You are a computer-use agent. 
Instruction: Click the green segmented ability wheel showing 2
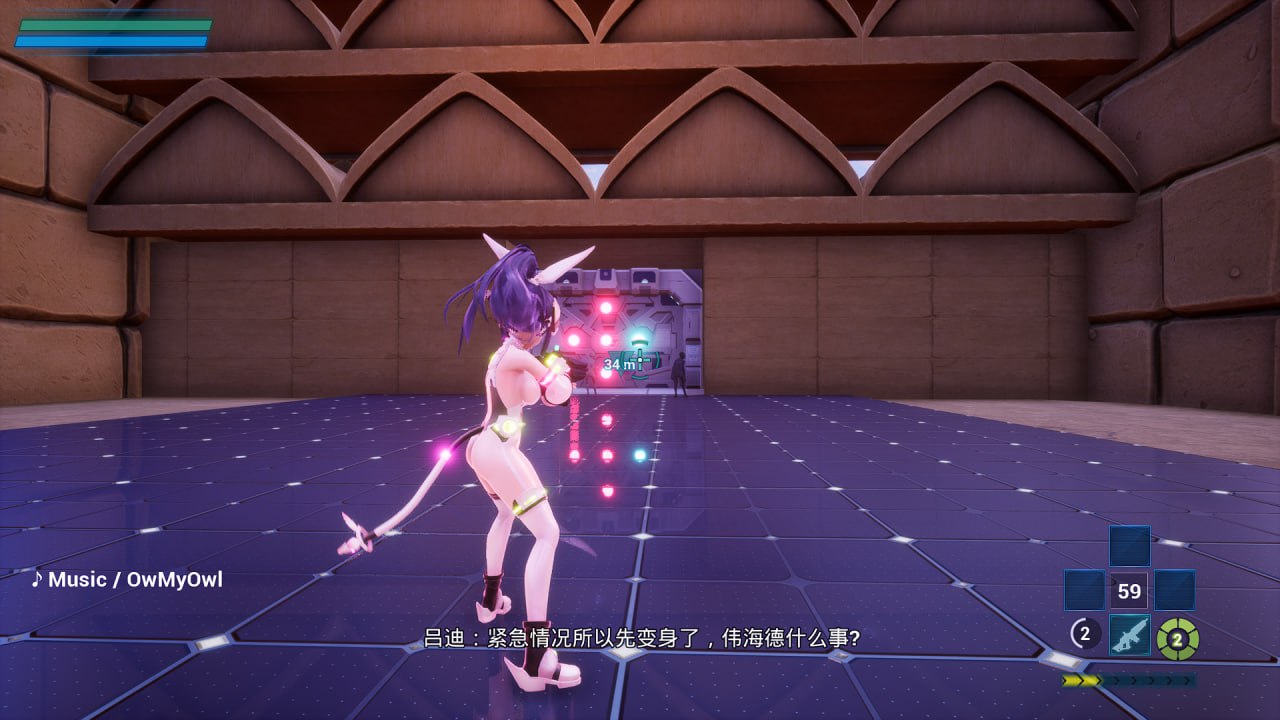pyautogui.click(x=1177, y=639)
